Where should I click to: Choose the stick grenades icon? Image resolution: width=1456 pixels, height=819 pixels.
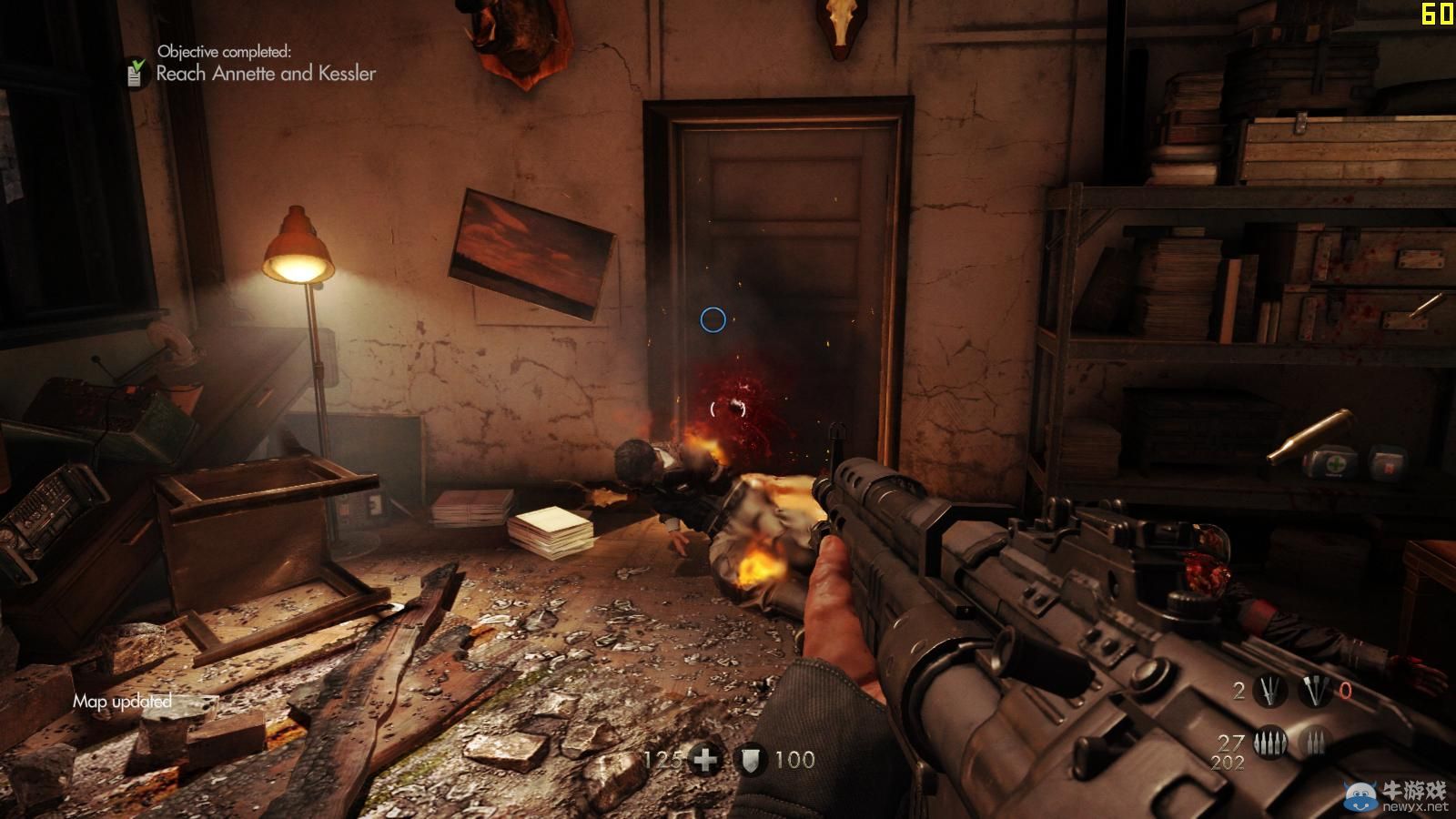pos(1315,692)
